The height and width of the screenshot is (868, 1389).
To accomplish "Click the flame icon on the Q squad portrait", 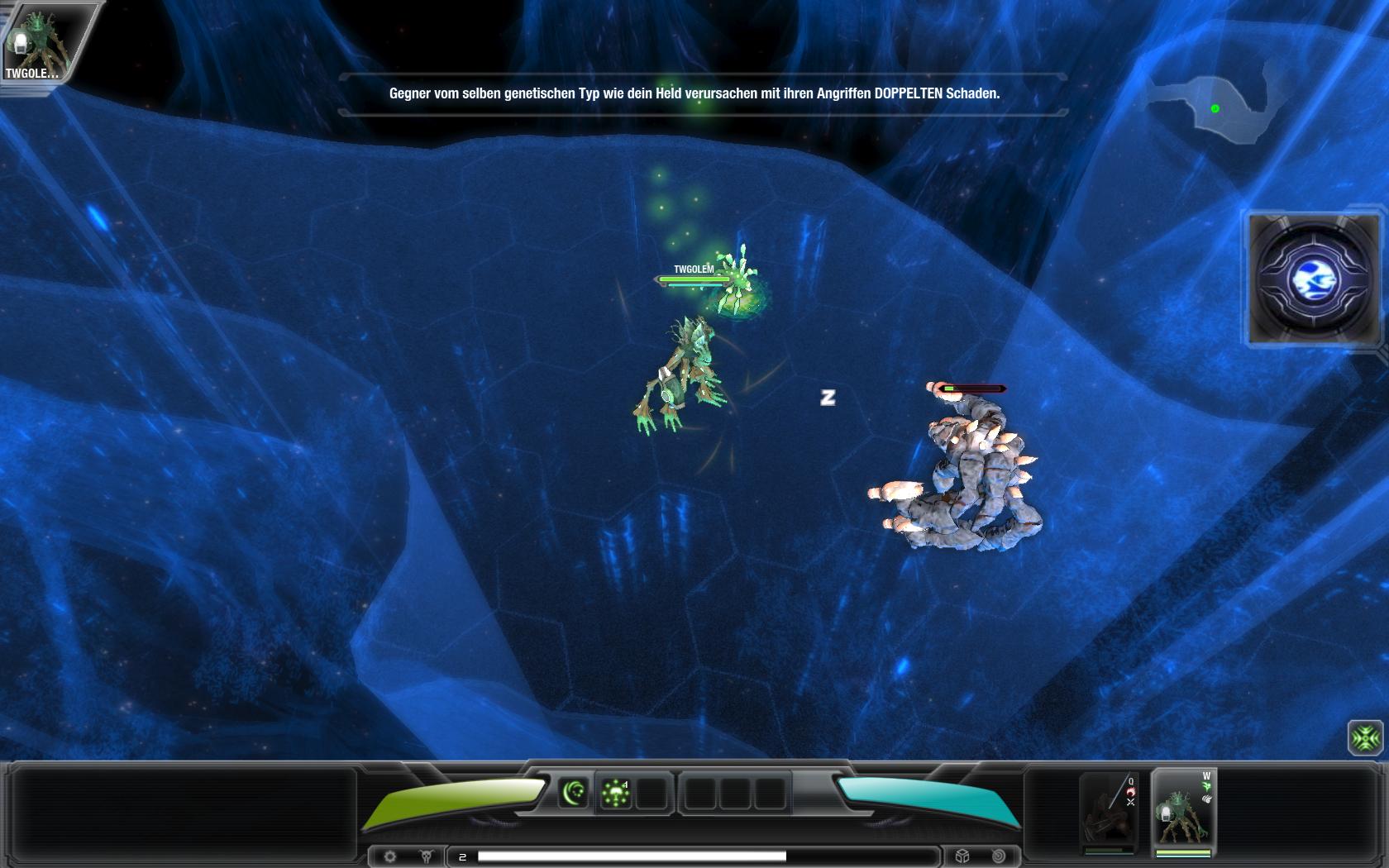I will pyautogui.click(x=1131, y=792).
